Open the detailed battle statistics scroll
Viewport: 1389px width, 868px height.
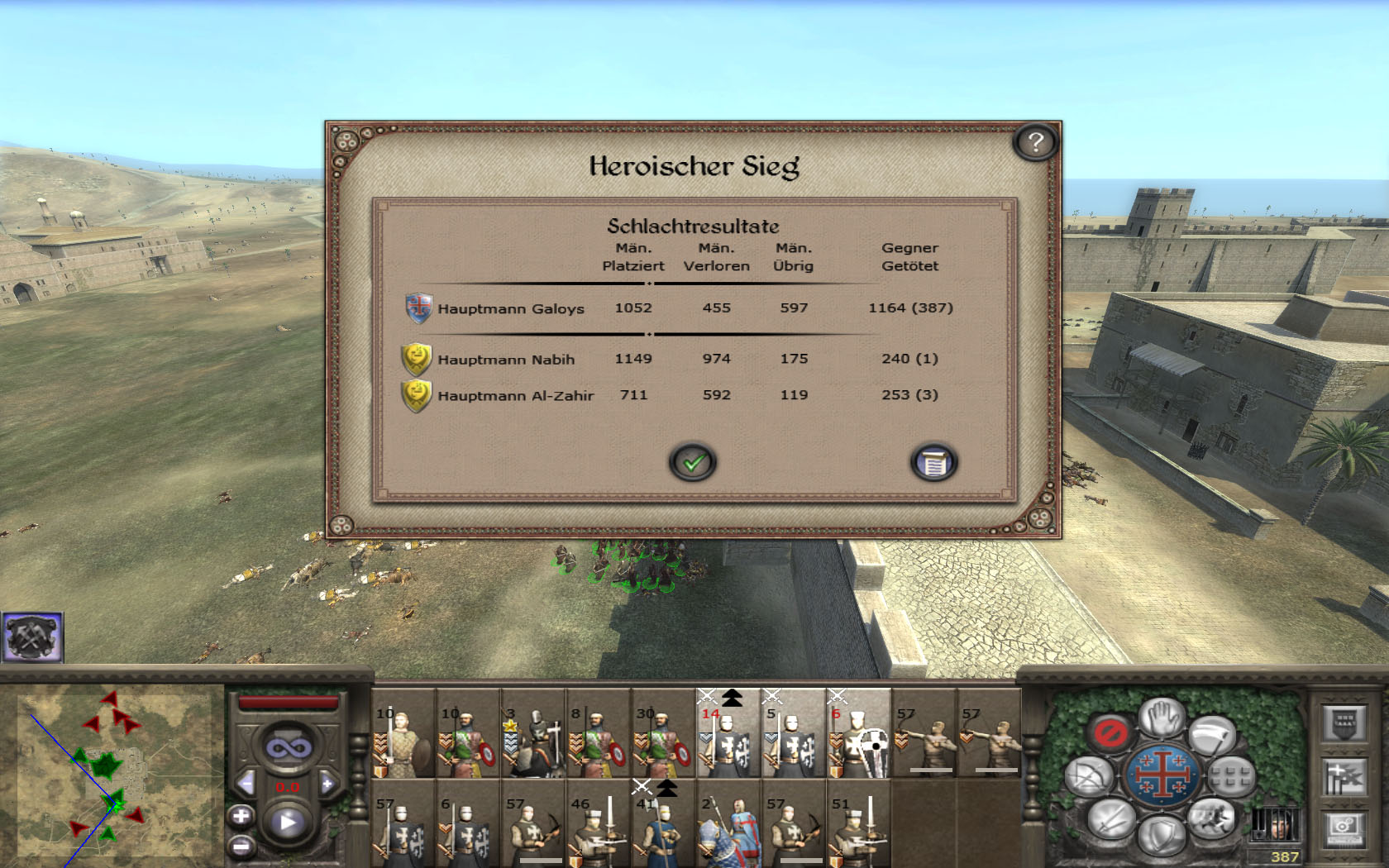tap(933, 462)
